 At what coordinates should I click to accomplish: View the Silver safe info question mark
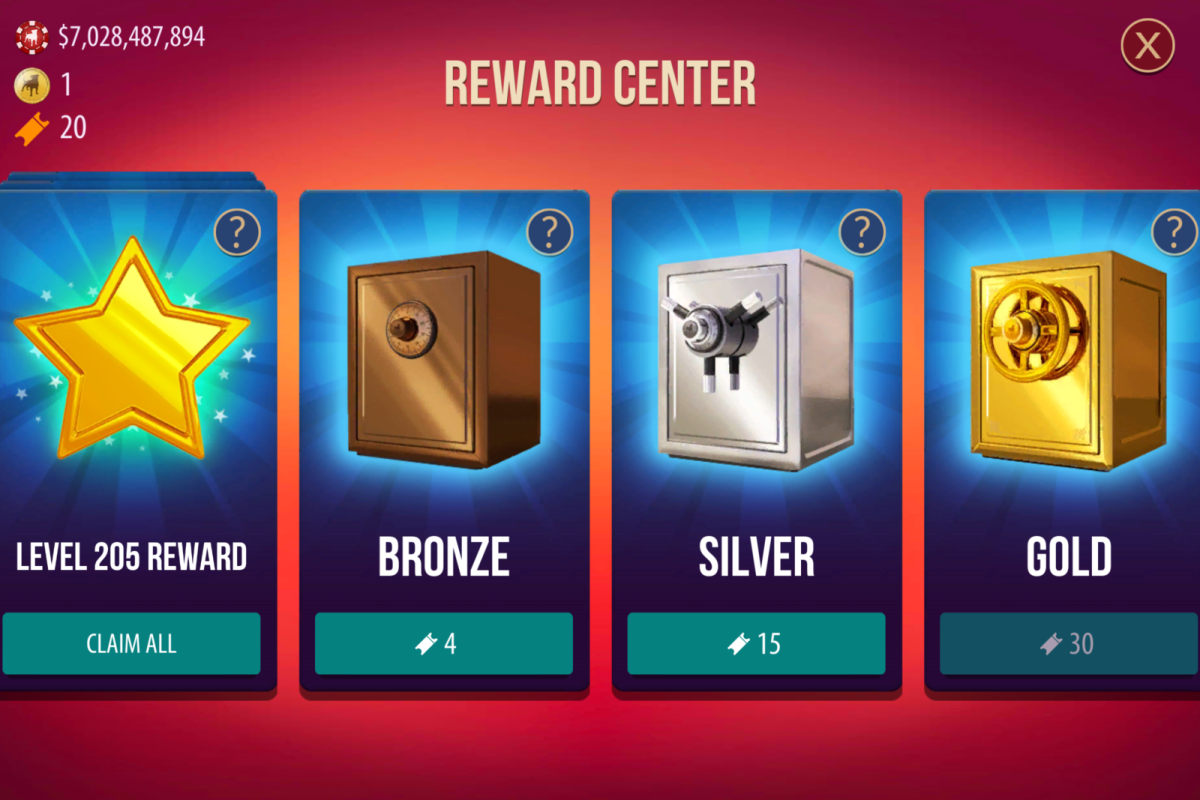(x=861, y=233)
